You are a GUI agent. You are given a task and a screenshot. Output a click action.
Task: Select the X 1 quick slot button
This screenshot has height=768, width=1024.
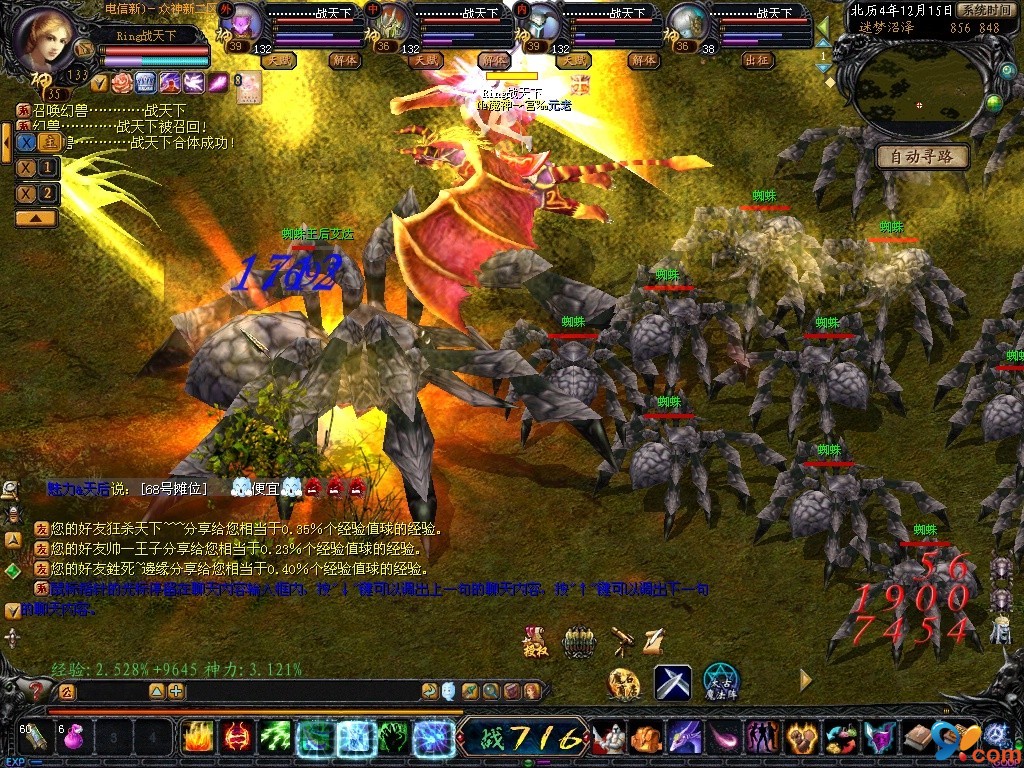pos(37,167)
